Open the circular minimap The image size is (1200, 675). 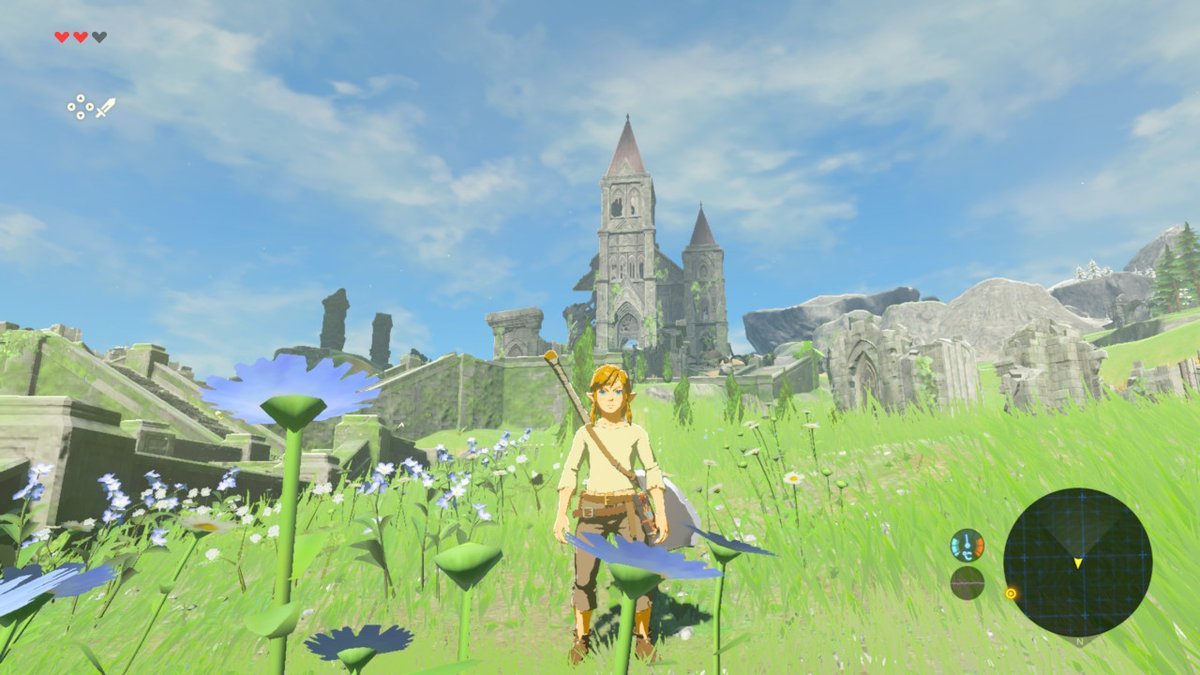tap(1077, 562)
